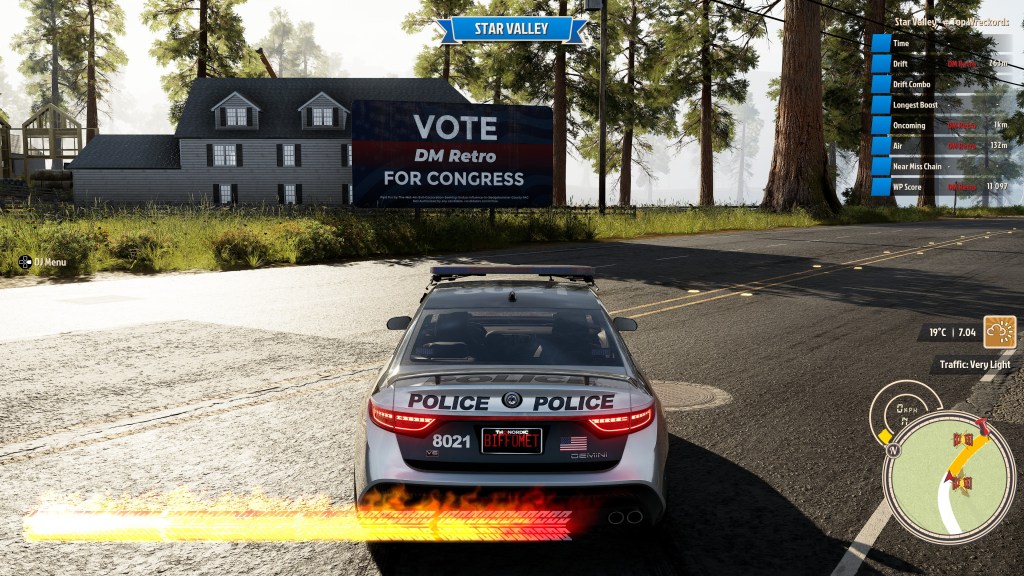Click the weather icon with sun and cloud
1024x576 pixels.
(999, 331)
